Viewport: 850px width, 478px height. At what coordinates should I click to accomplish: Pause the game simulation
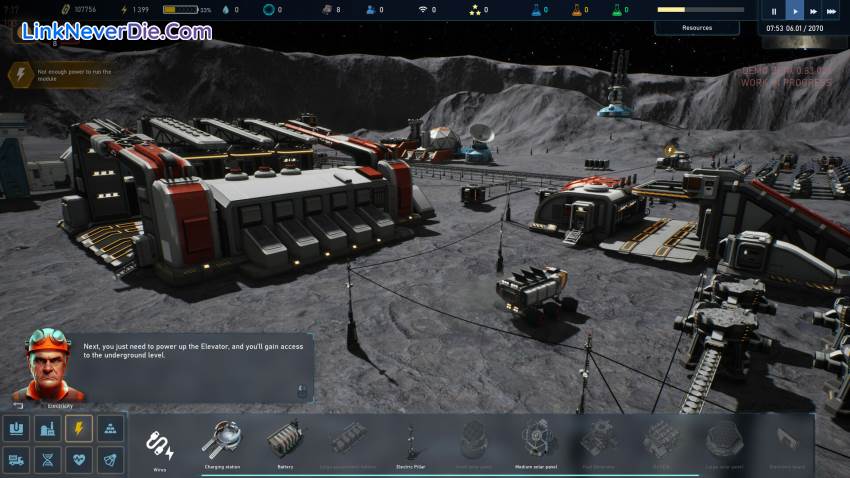pyautogui.click(x=774, y=12)
